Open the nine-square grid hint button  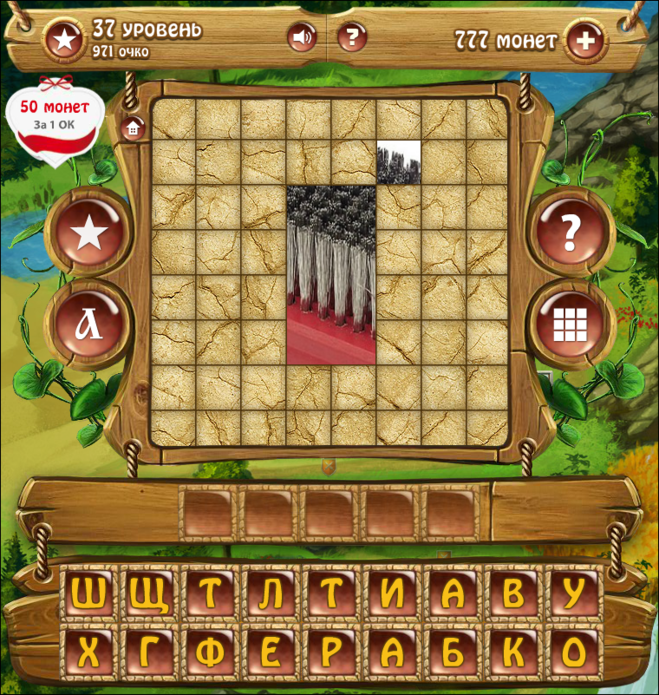click(x=570, y=323)
